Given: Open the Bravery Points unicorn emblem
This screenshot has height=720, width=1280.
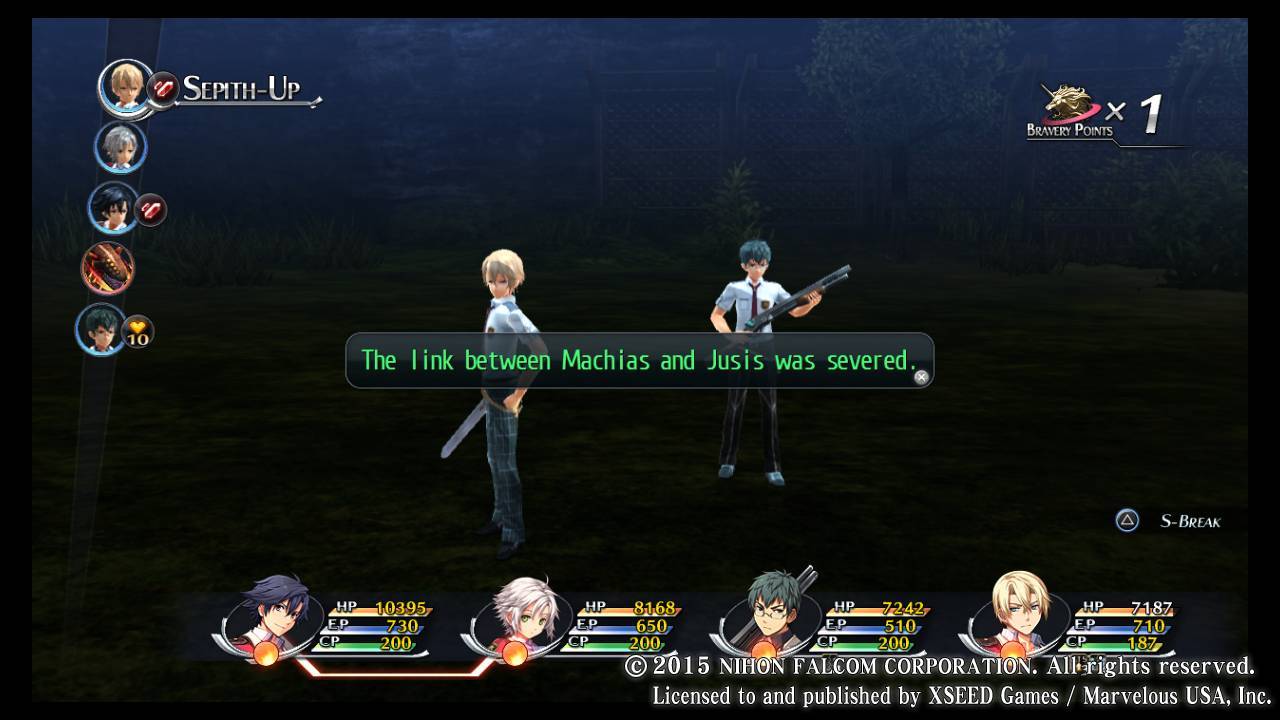Looking at the screenshot, I should (1065, 107).
